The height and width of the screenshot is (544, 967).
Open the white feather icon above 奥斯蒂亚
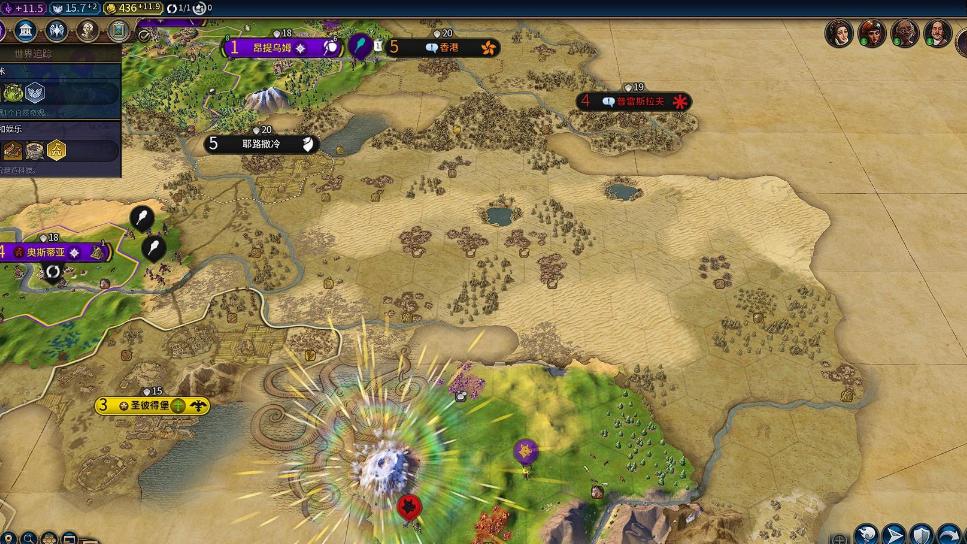tap(142, 218)
